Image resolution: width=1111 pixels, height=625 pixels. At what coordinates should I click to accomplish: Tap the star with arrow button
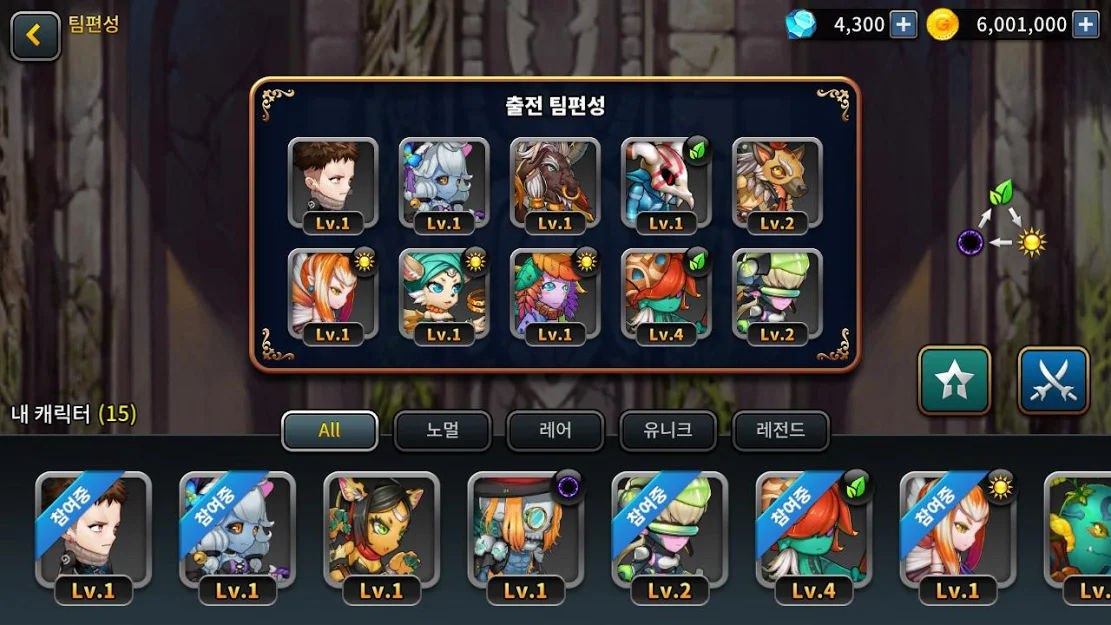(954, 380)
